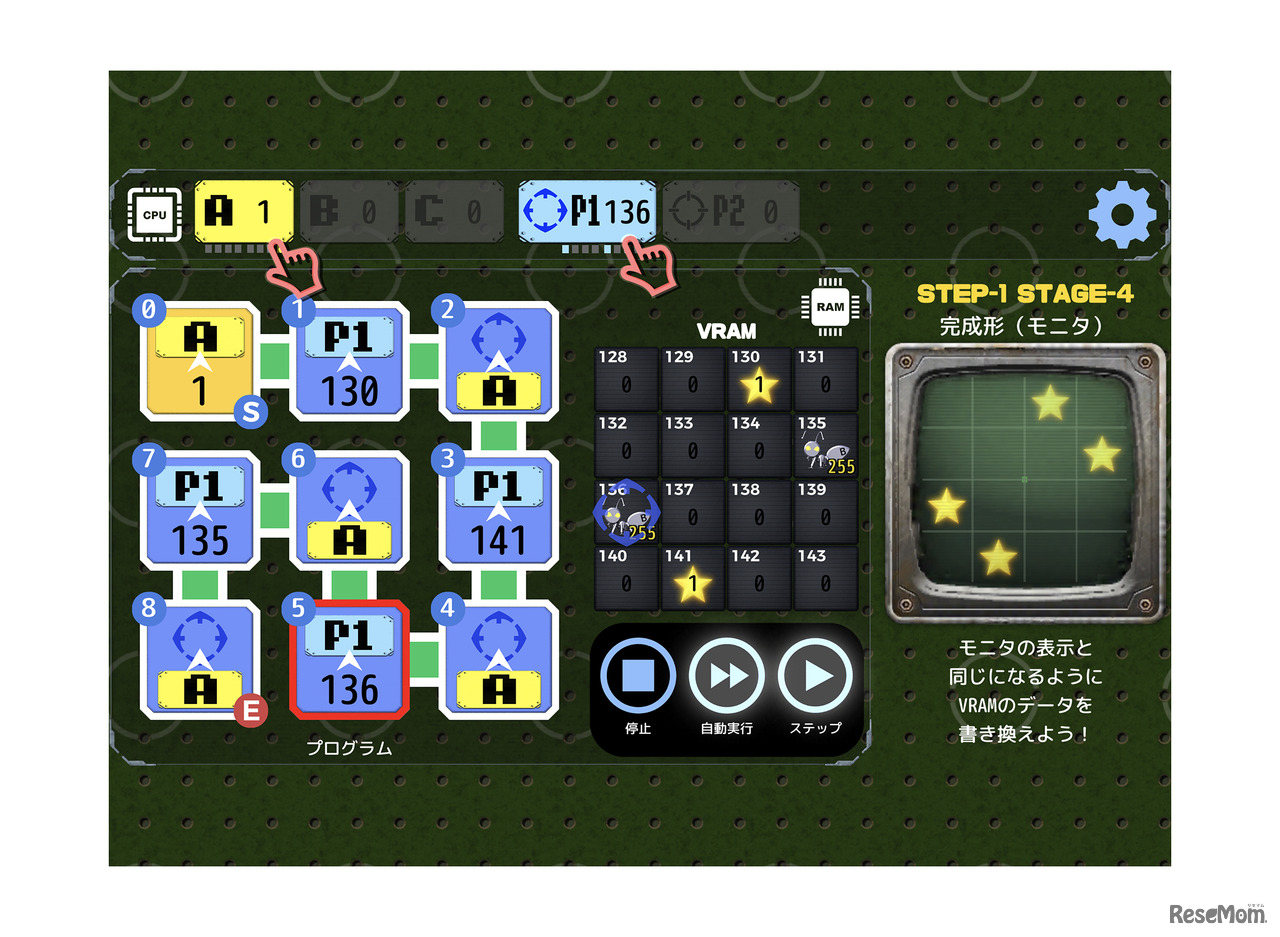The width and height of the screenshot is (1280, 937).
Task: Select pointer register P1 showing 136
Action: click(x=588, y=212)
